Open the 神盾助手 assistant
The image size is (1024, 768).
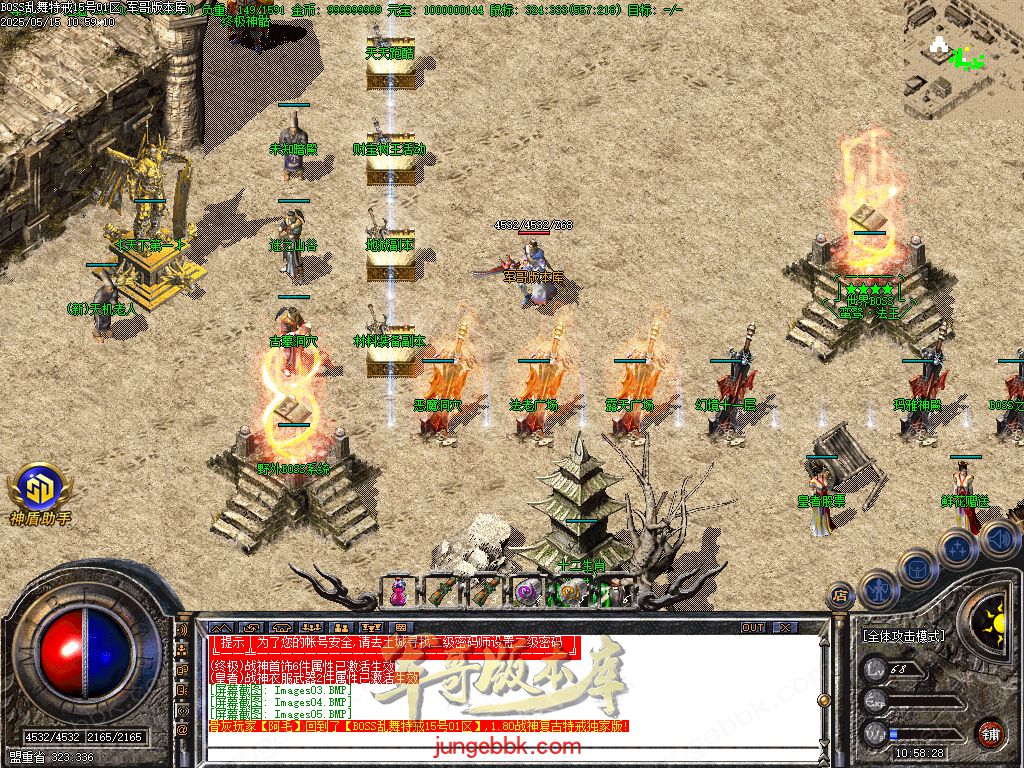(x=40, y=490)
